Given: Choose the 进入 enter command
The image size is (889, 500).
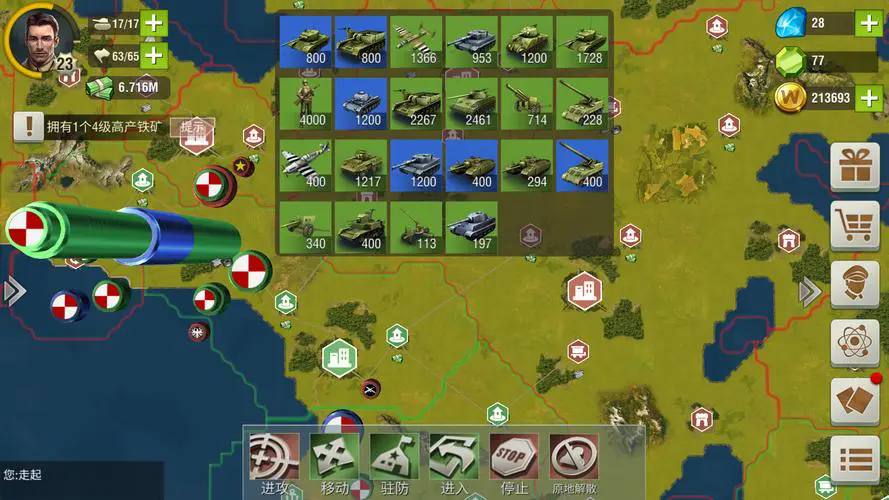Looking at the screenshot, I should [x=454, y=458].
